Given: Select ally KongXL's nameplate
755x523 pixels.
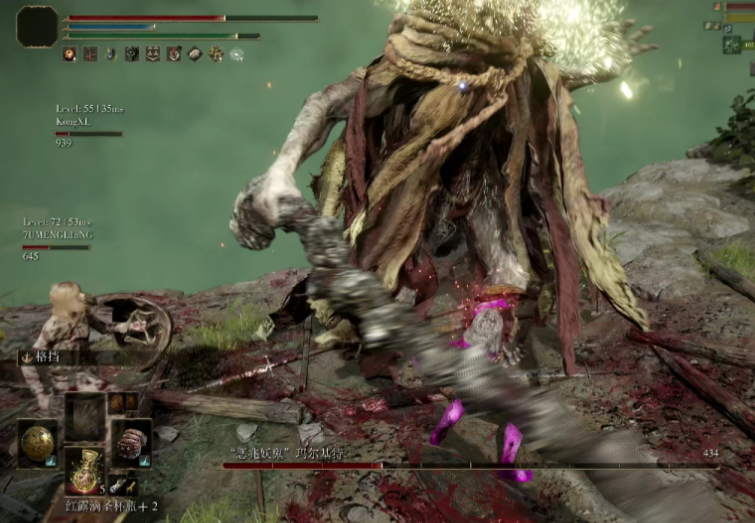Looking at the screenshot, I should coord(71,119).
